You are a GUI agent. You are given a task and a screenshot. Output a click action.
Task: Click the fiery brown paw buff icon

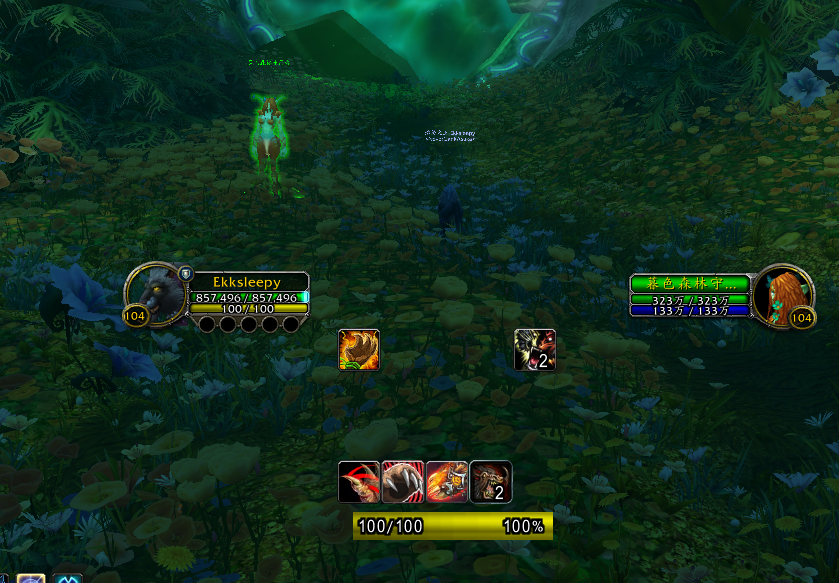coord(359,350)
